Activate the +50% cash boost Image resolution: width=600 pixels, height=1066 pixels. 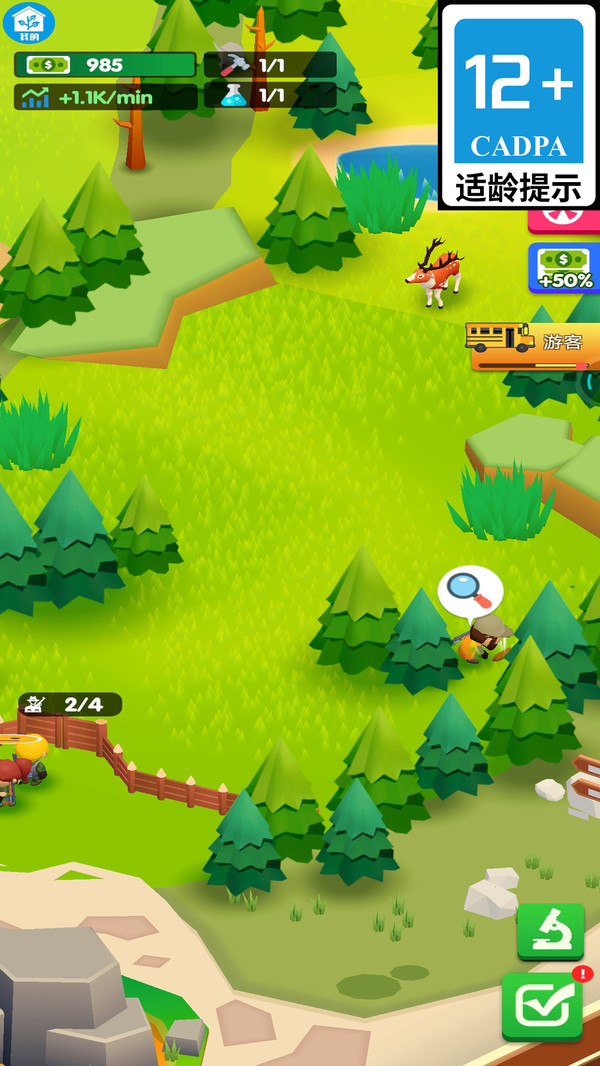point(564,268)
